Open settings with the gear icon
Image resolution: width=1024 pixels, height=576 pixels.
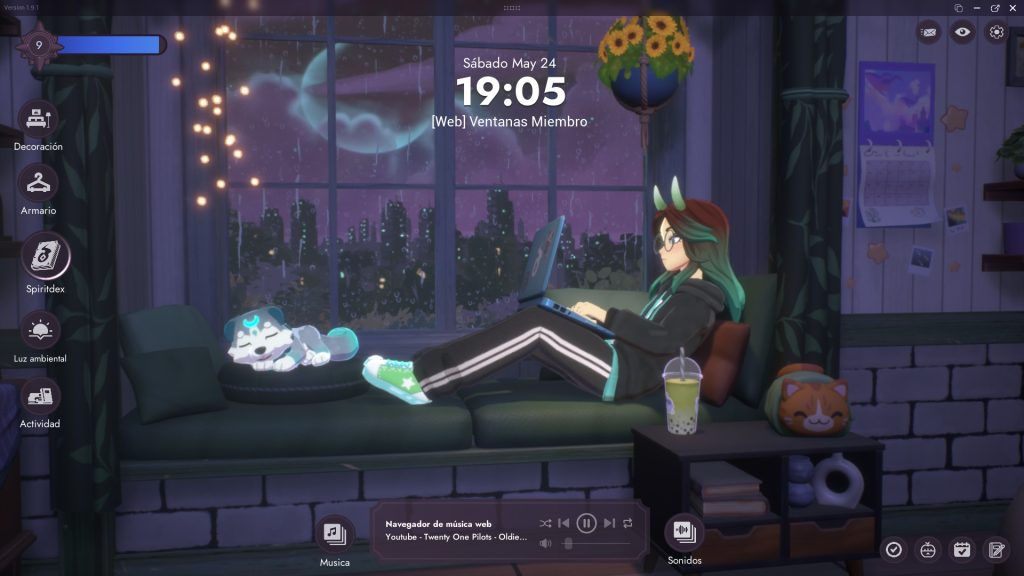click(996, 32)
